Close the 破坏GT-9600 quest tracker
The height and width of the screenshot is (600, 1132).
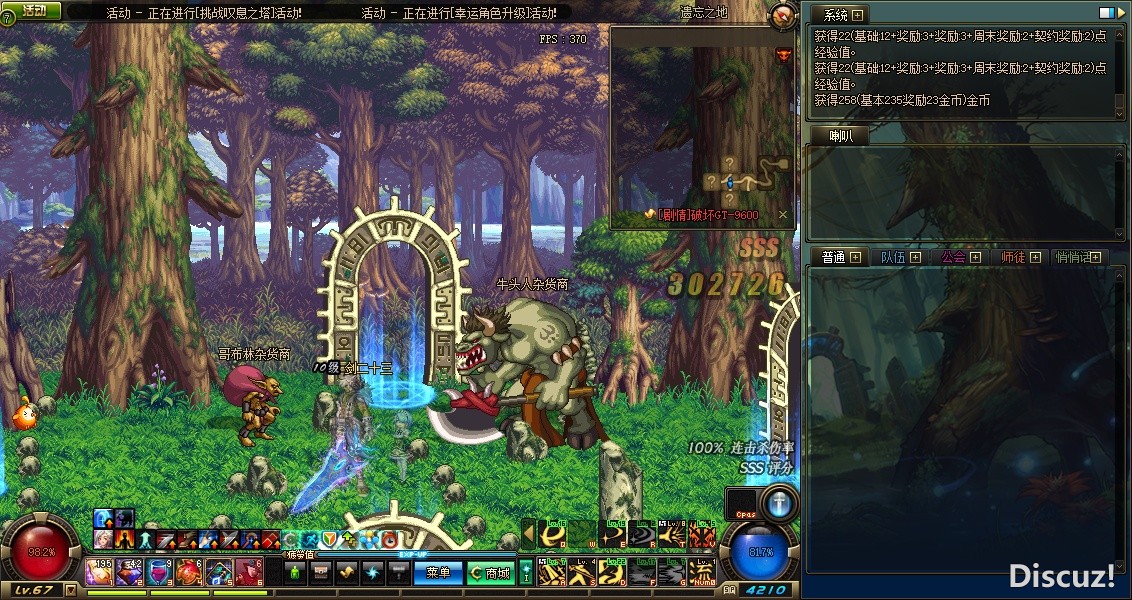tap(783, 215)
